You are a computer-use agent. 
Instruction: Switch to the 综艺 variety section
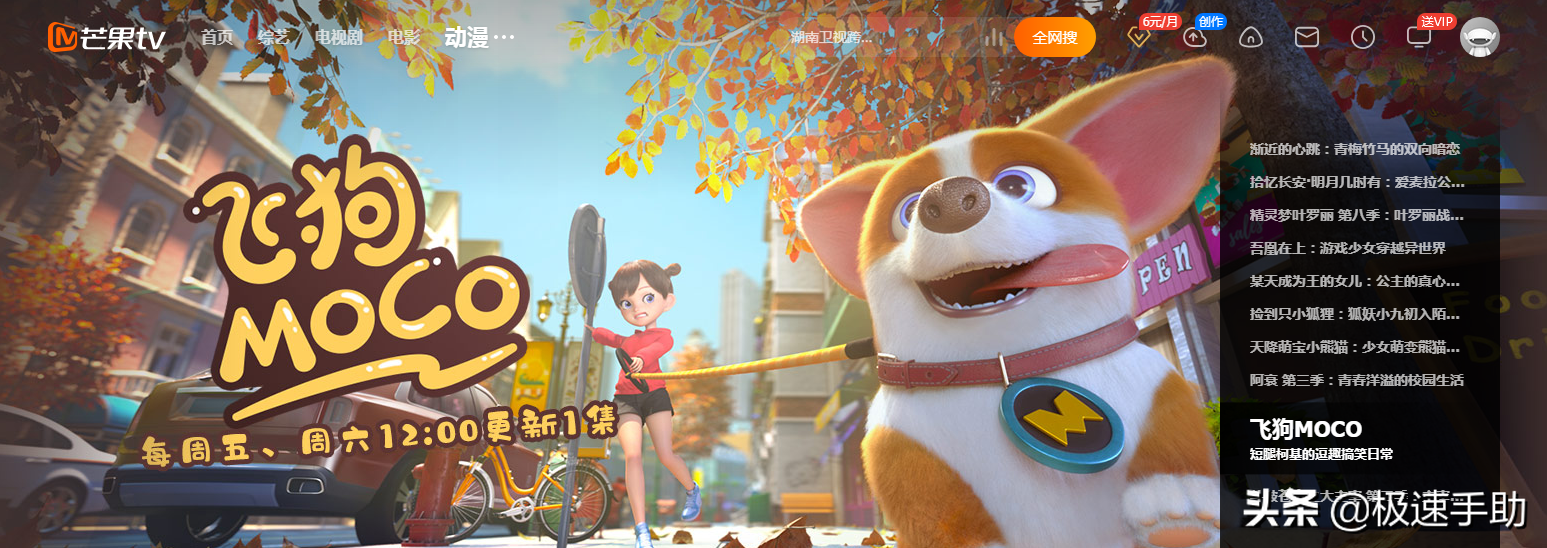pos(273,38)
